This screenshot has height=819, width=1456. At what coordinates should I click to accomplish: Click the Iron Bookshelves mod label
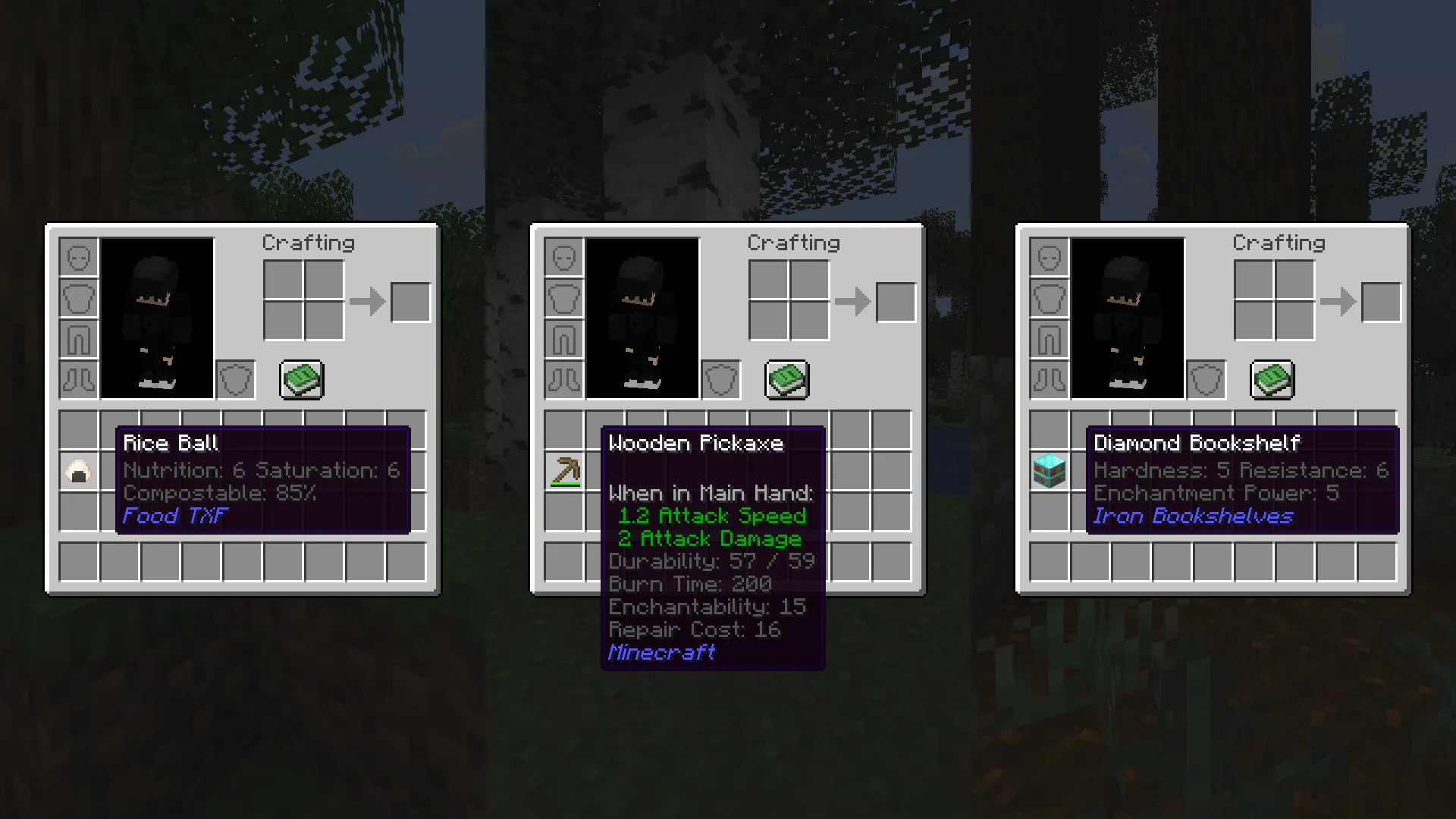tap(1192, 516)
